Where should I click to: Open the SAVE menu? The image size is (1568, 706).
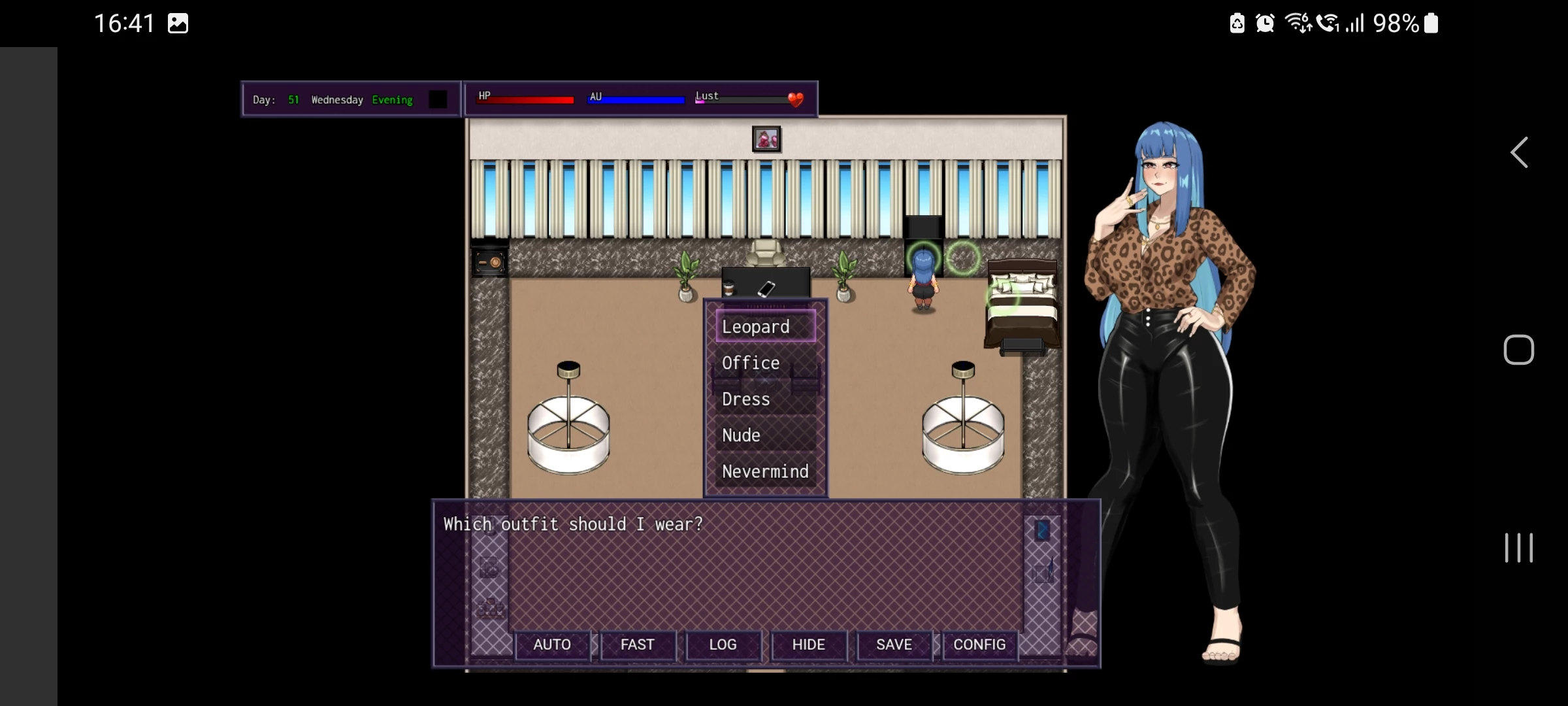(894, 645)
